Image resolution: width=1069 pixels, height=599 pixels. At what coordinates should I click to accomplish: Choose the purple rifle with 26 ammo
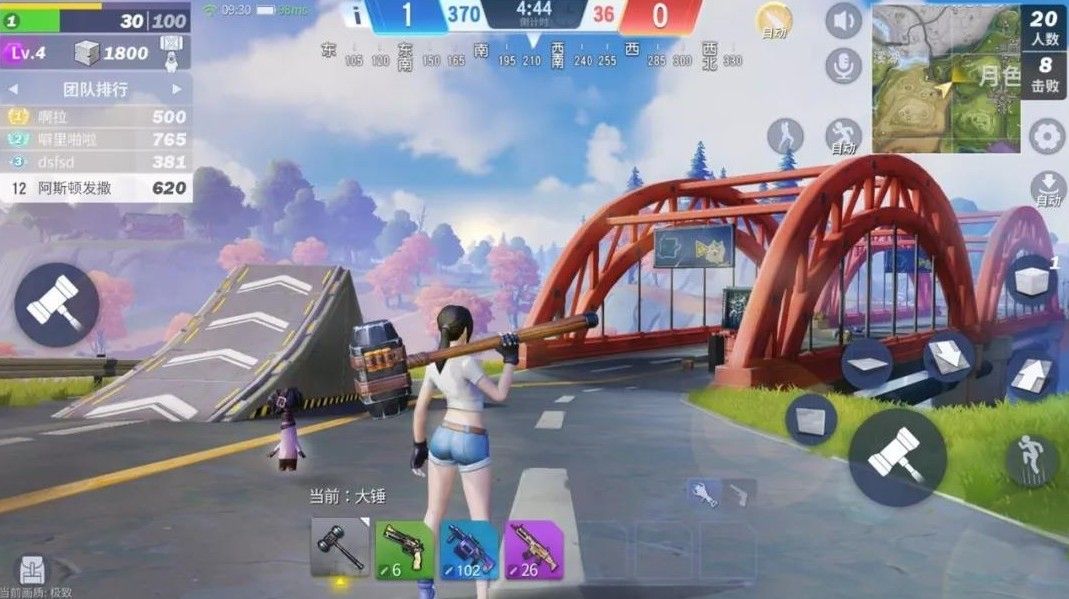[x=533, y=548]
